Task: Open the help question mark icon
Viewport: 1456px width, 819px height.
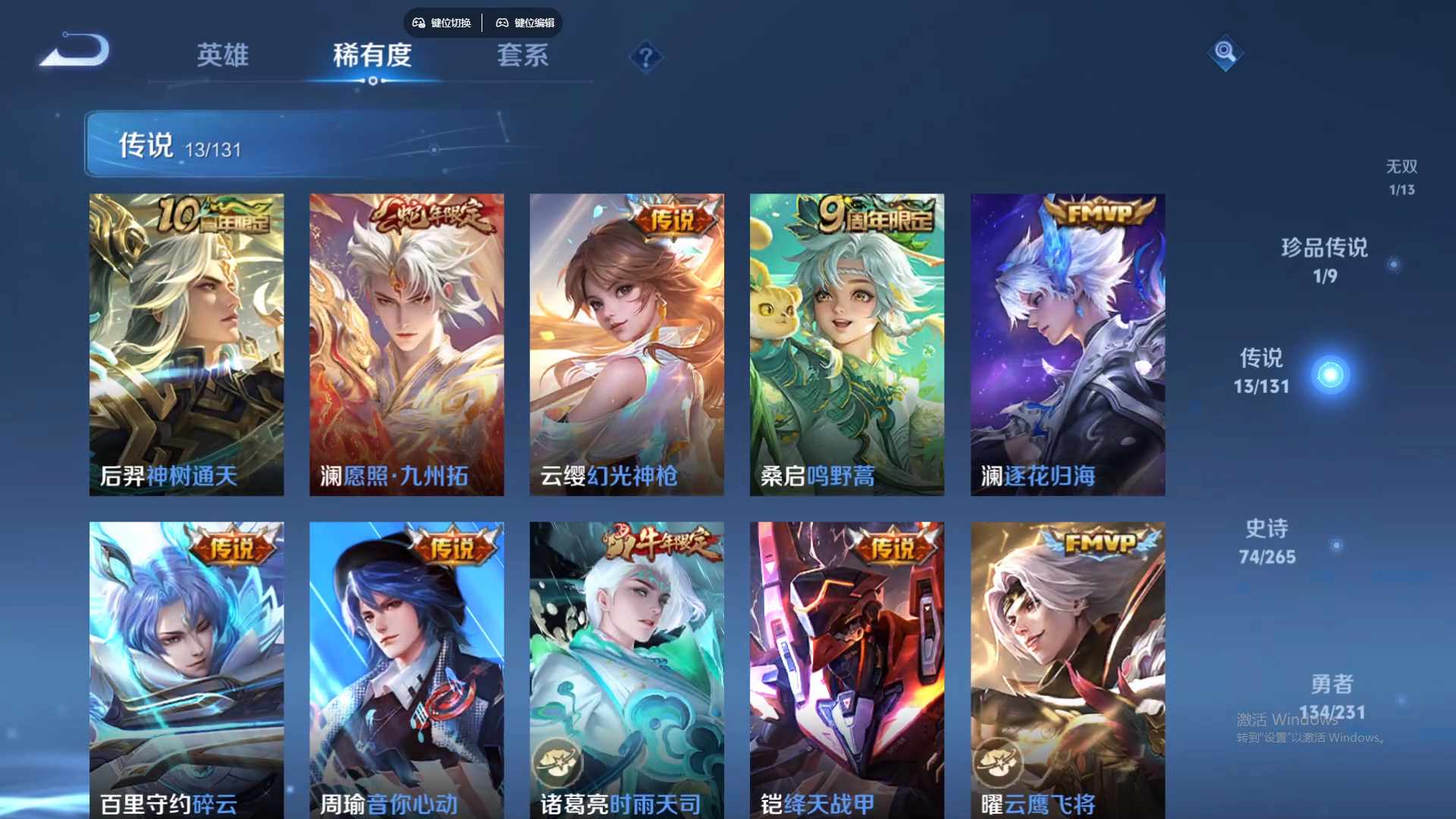Action: (645, 57)
